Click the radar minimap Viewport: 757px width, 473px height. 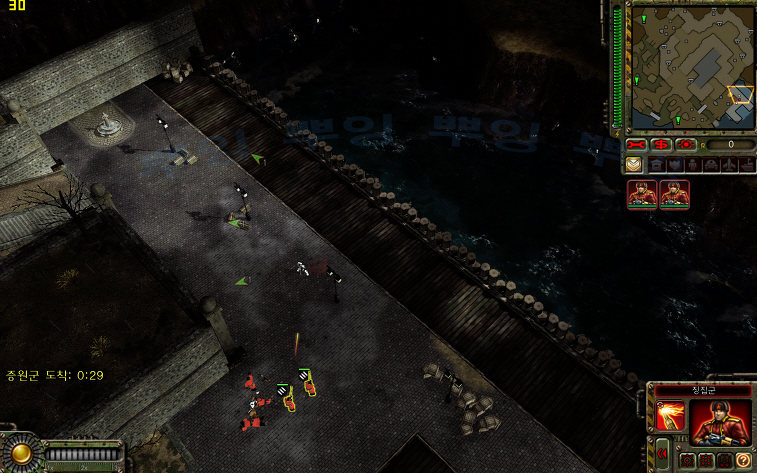[x=692, y=67]
